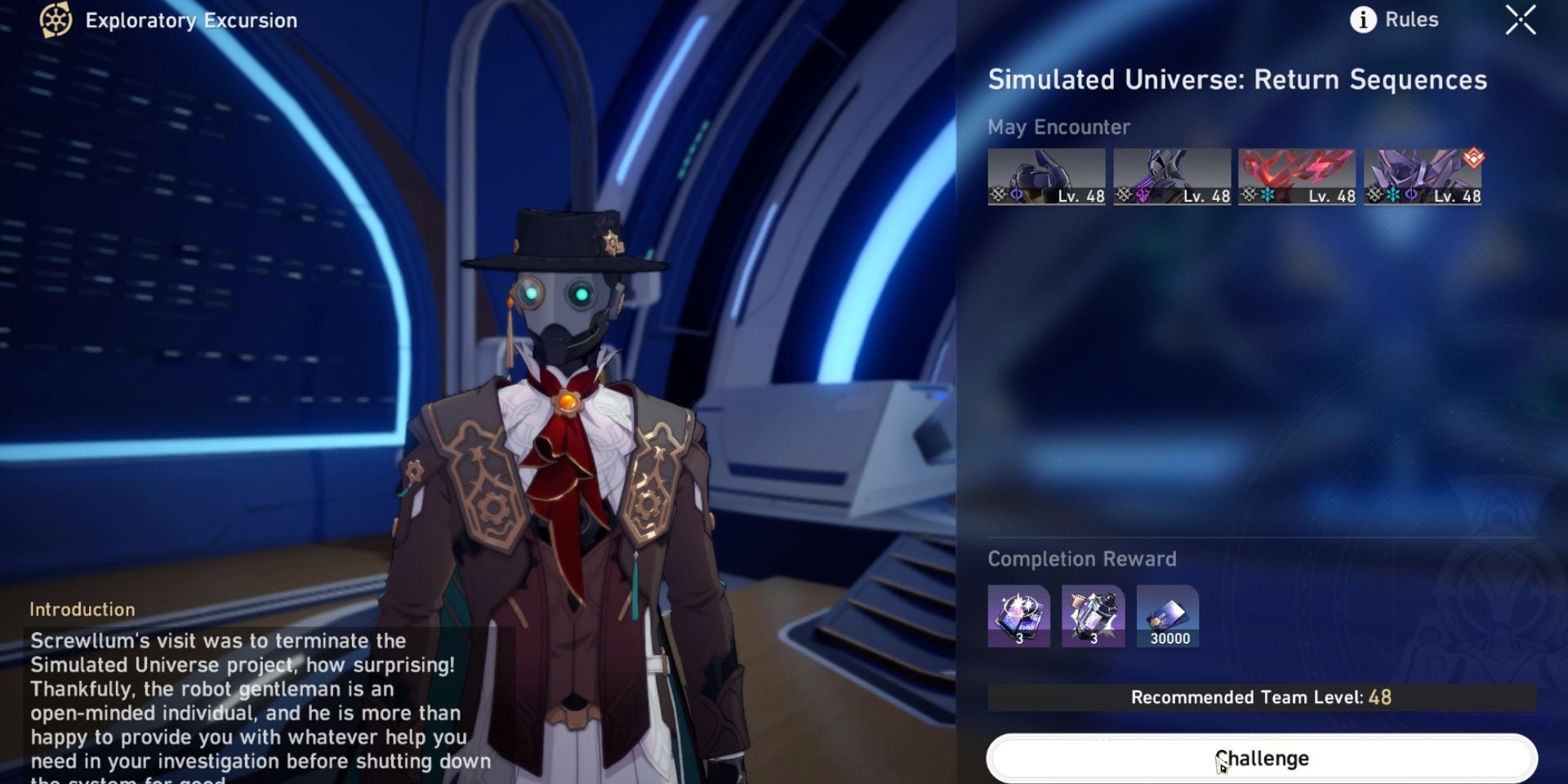Viewport: 1568px width, 784px height.
Task: Open details for the 30000 Credits reward
Action: coord(1169,614)
